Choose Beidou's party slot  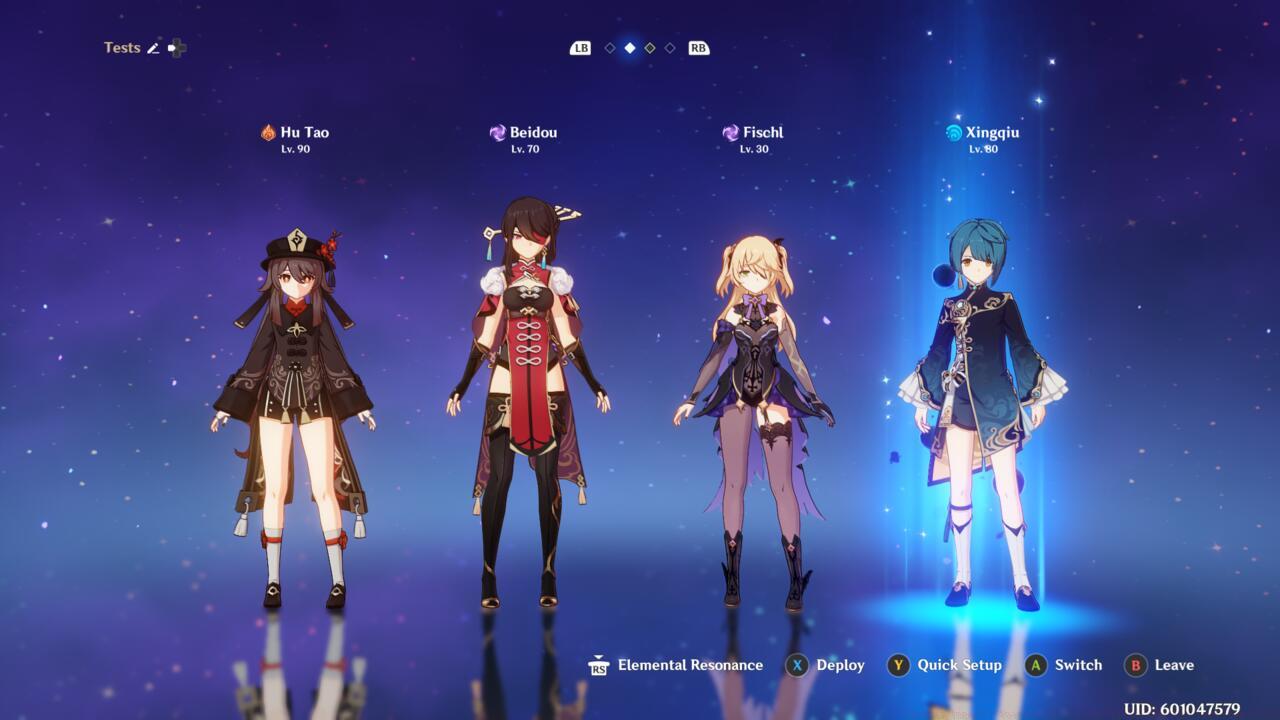point(527,400)
